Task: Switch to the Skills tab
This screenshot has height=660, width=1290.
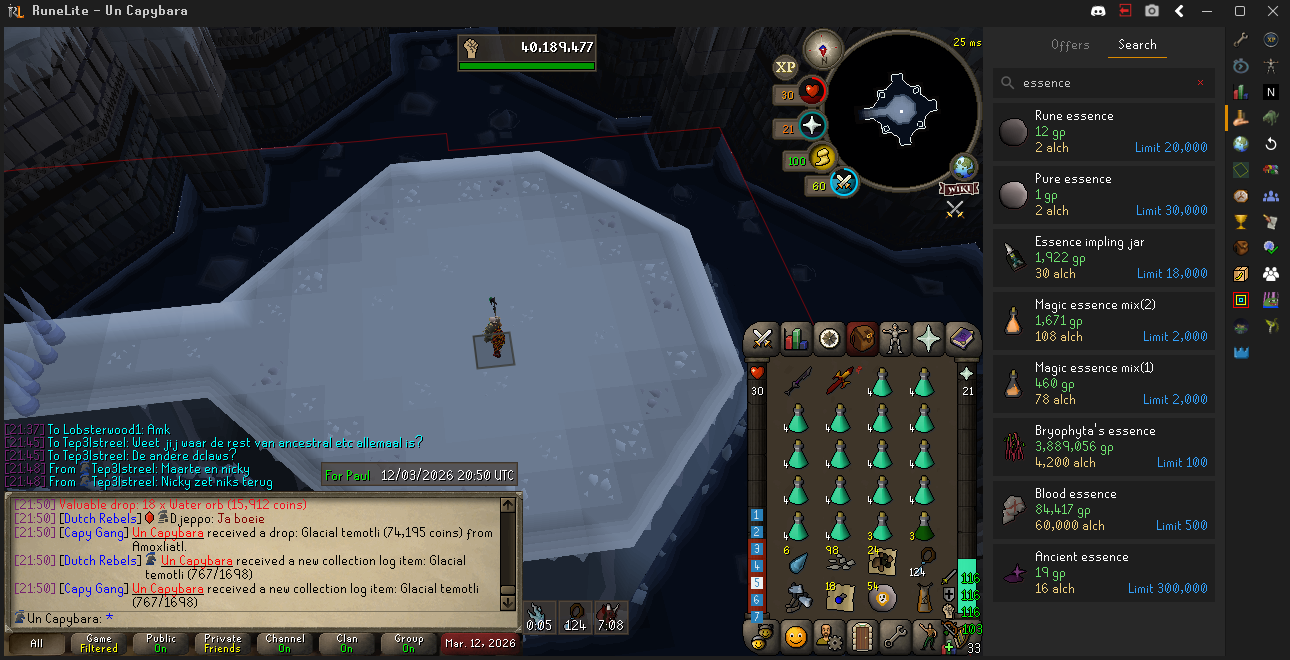Action: tap(796, 339)
